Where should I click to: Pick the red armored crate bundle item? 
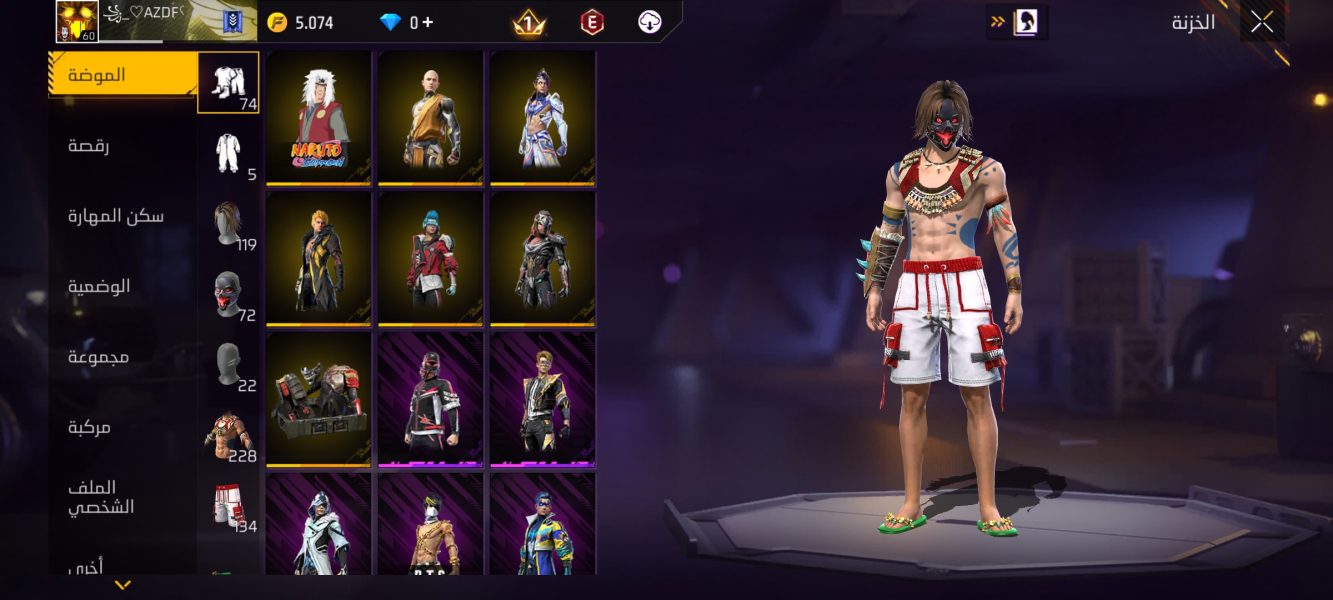click(319, 399)
